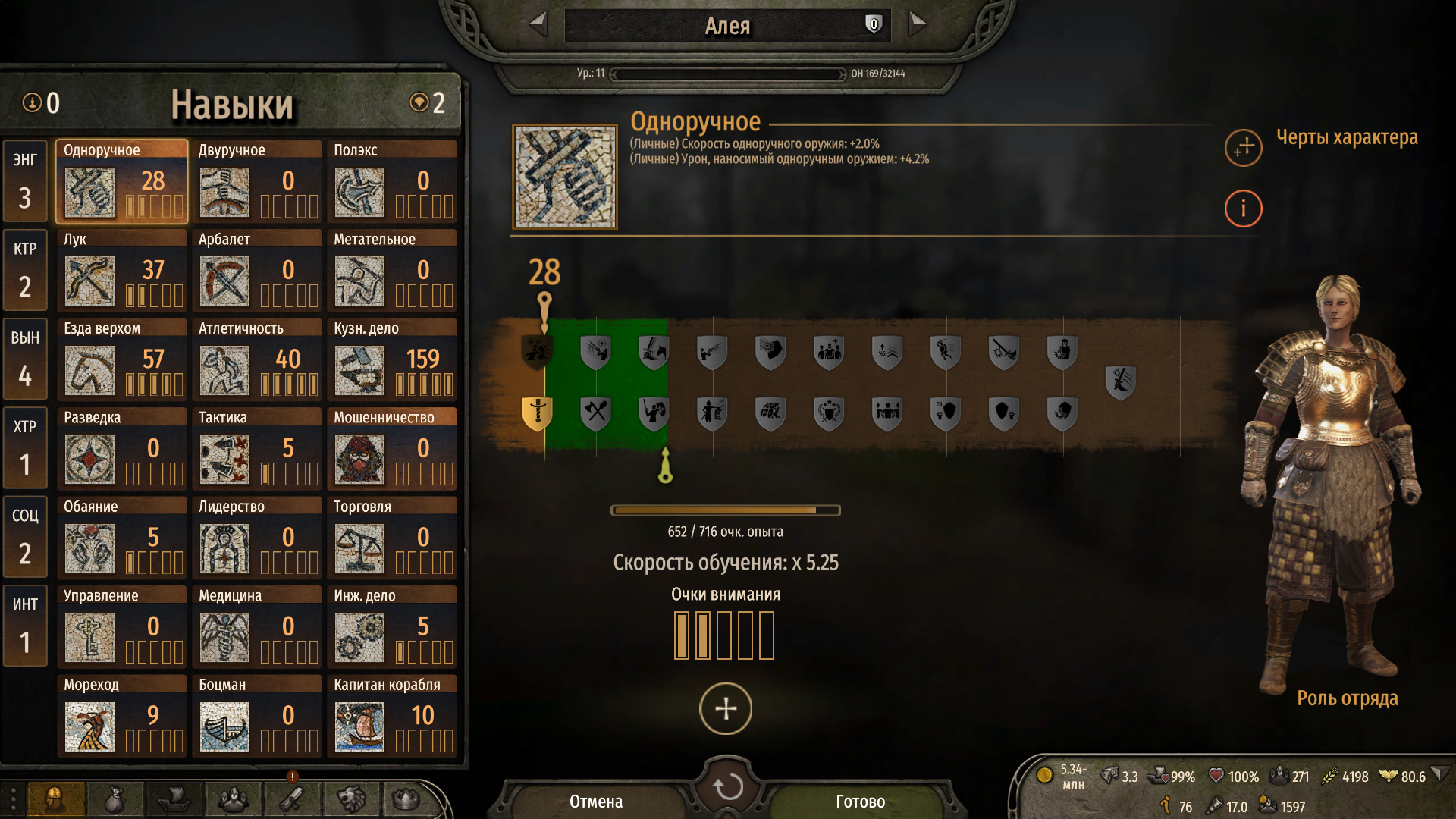This screenshot has width=1456, height=819.
Task: Show skill info with the i button
Action: (1244, 209)
